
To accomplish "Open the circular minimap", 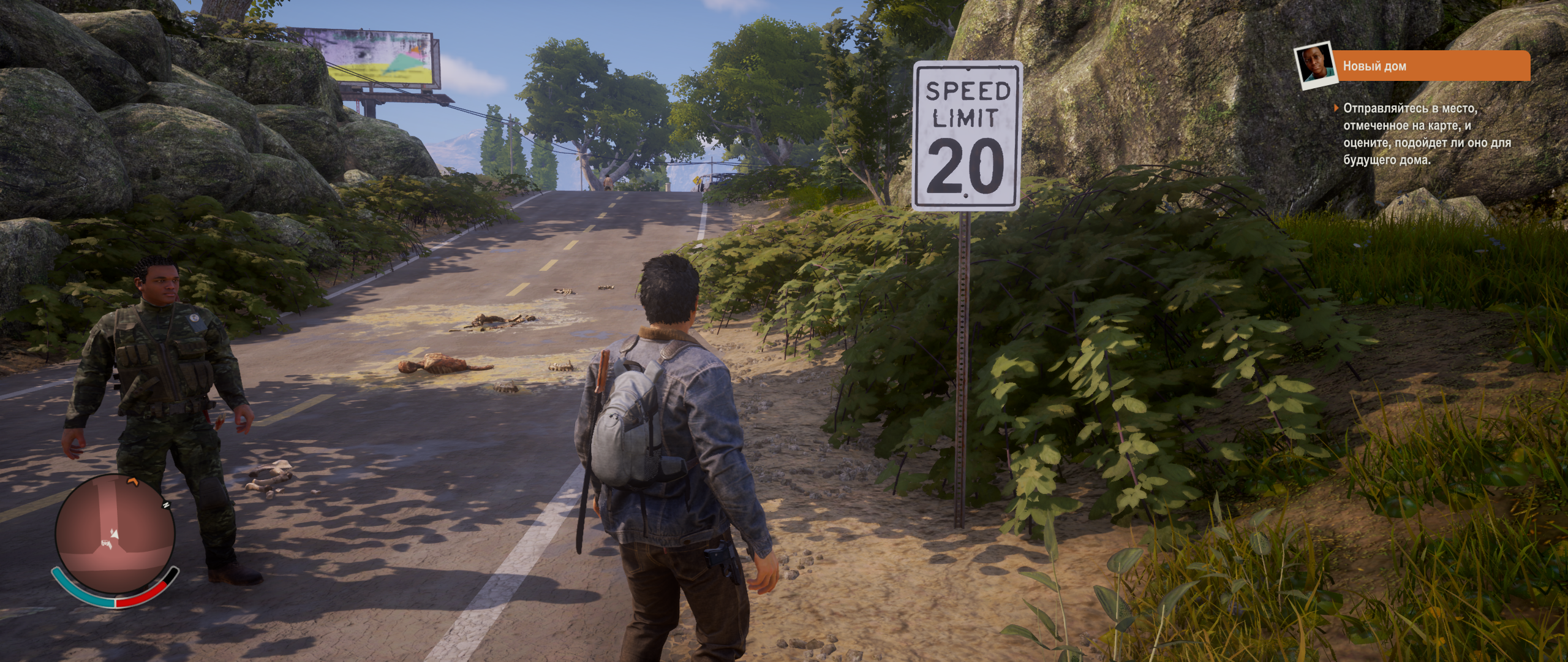I will 115,535.
